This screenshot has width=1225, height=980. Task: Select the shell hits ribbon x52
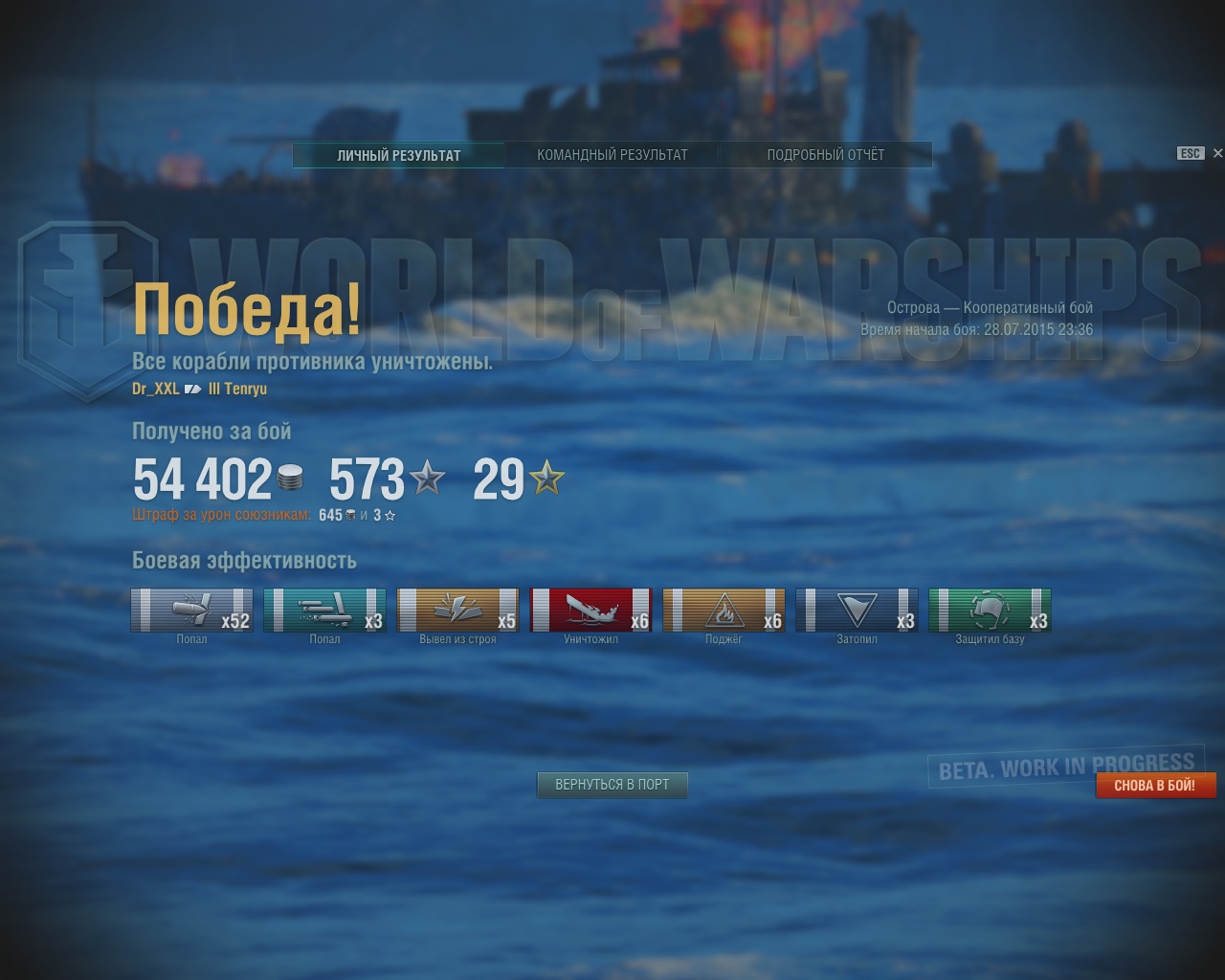pyautogui.click(x=191, y=611)
